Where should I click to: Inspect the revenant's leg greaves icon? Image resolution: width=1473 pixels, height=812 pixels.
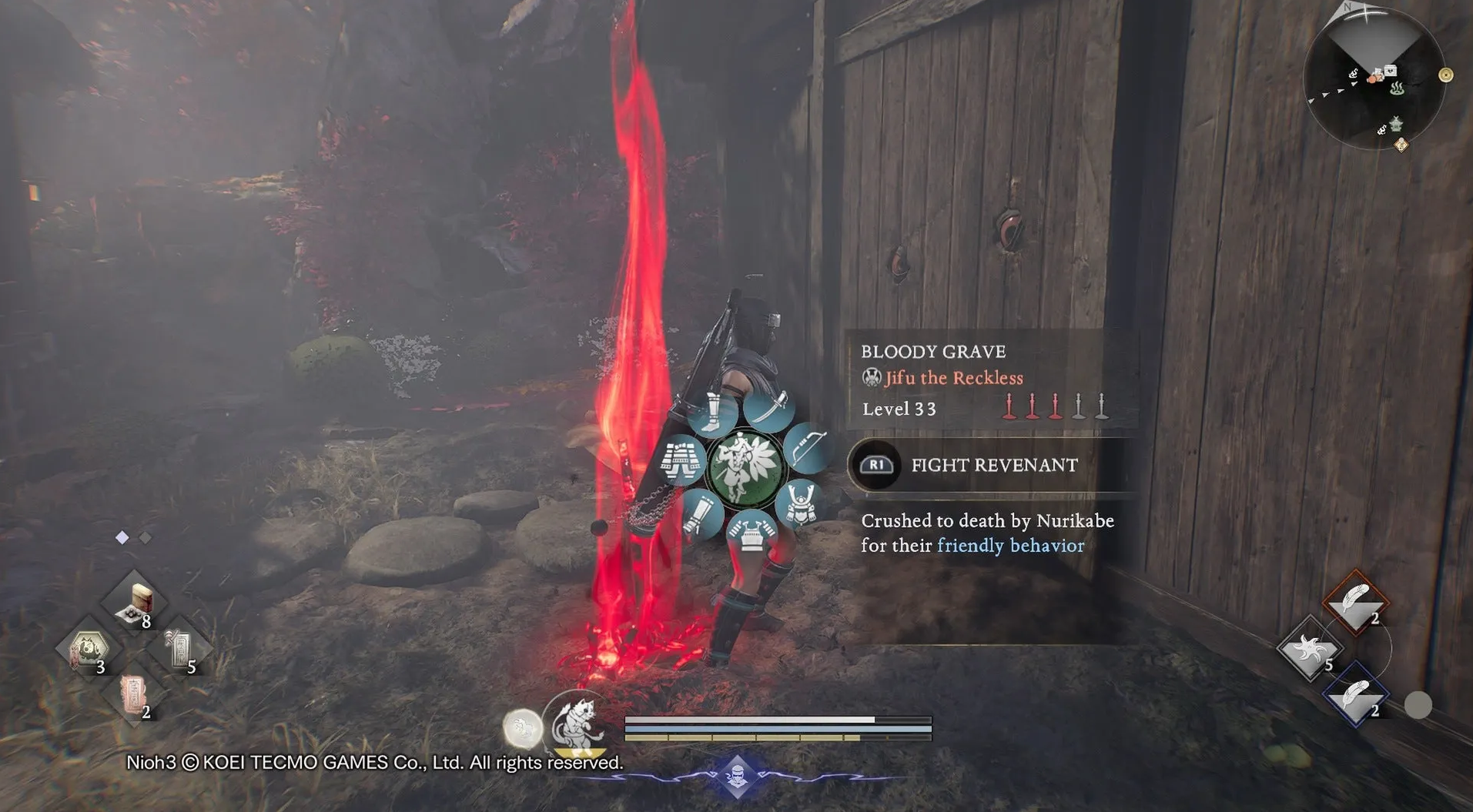(x=712, y=413)
